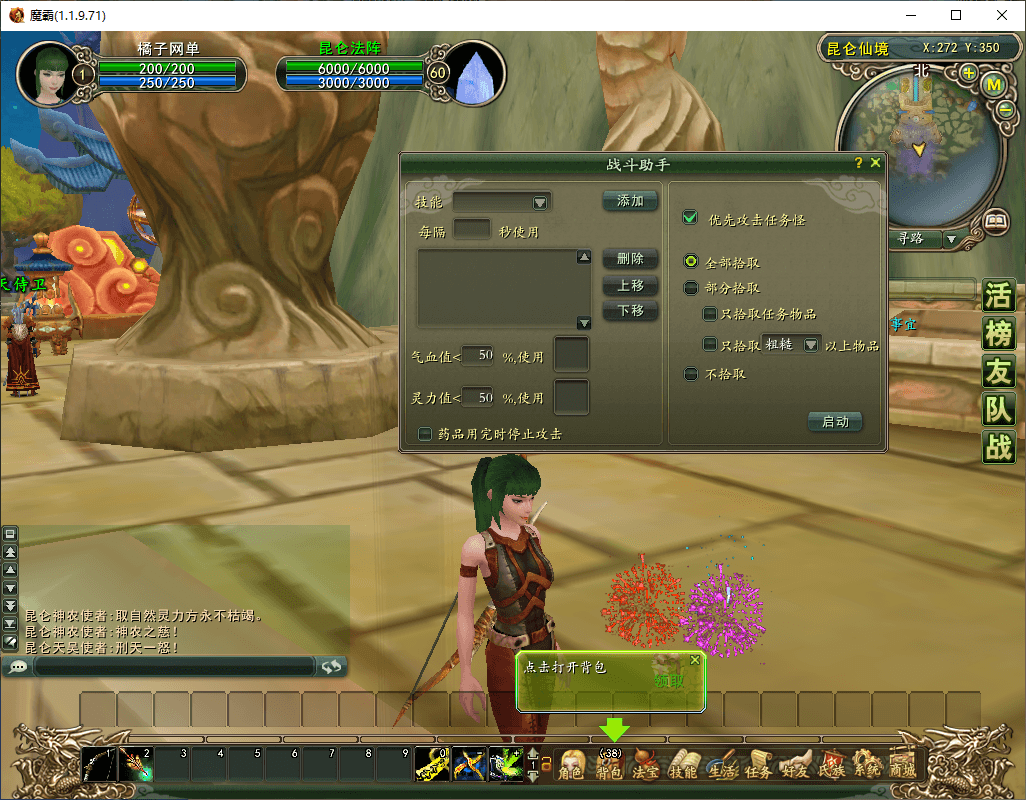Tick 药品用完时停止攻击 checkbox
This screenshot has height=800, width=1026.
pyautogui.click(x=426, y=434)
